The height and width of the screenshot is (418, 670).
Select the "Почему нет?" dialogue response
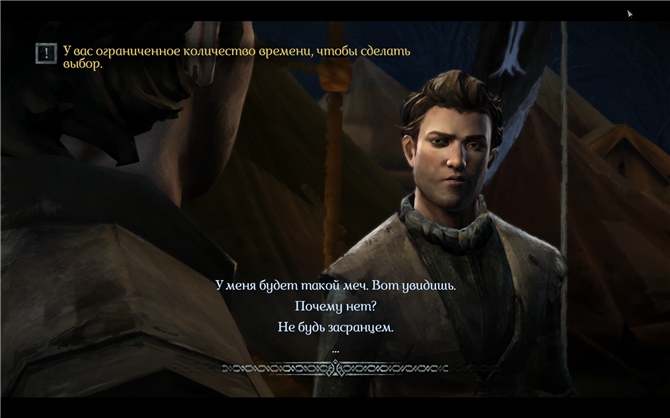pyautogui.click(x=335, y=306)
